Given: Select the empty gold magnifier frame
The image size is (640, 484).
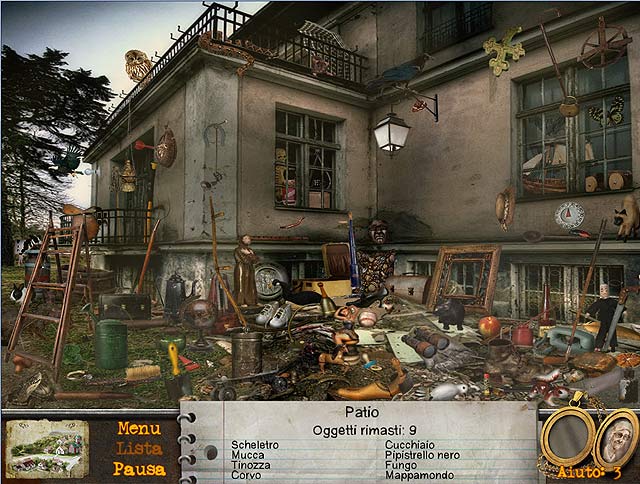Looking at the screenshot, I should (567, 436).
